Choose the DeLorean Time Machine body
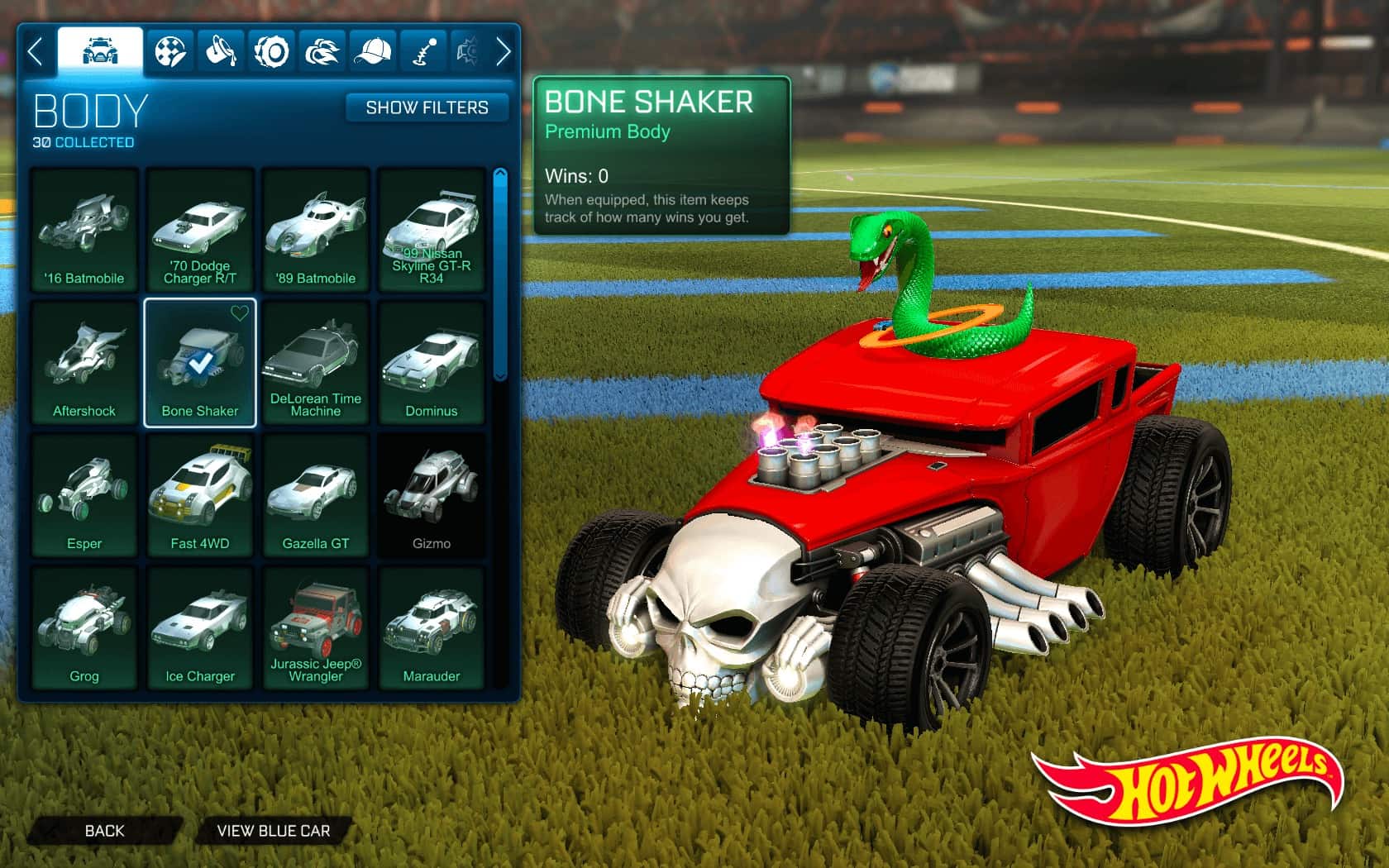1389x868 pixels. (x=316, y=363)
